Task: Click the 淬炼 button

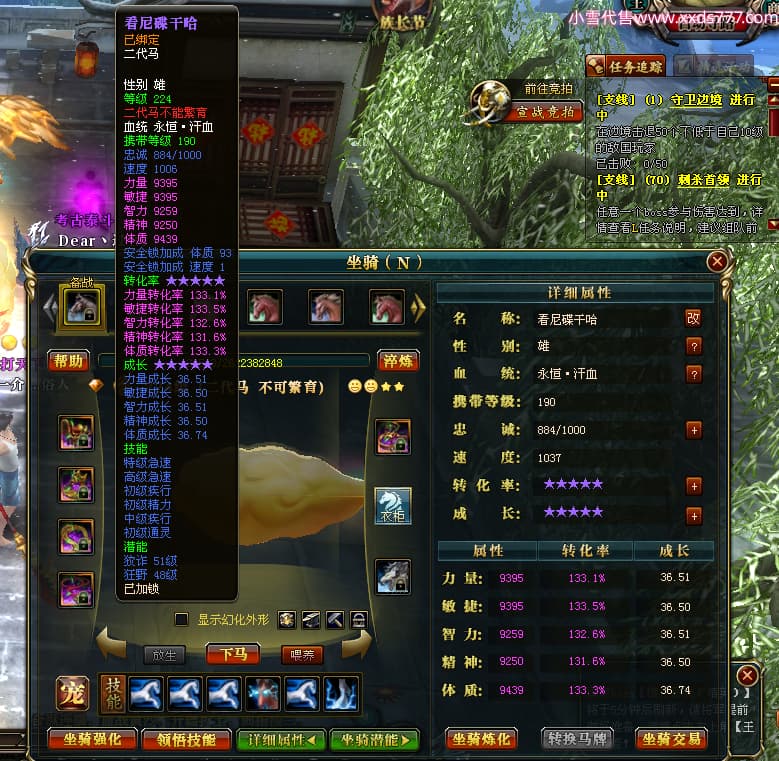Action: [x=398, y=361]
